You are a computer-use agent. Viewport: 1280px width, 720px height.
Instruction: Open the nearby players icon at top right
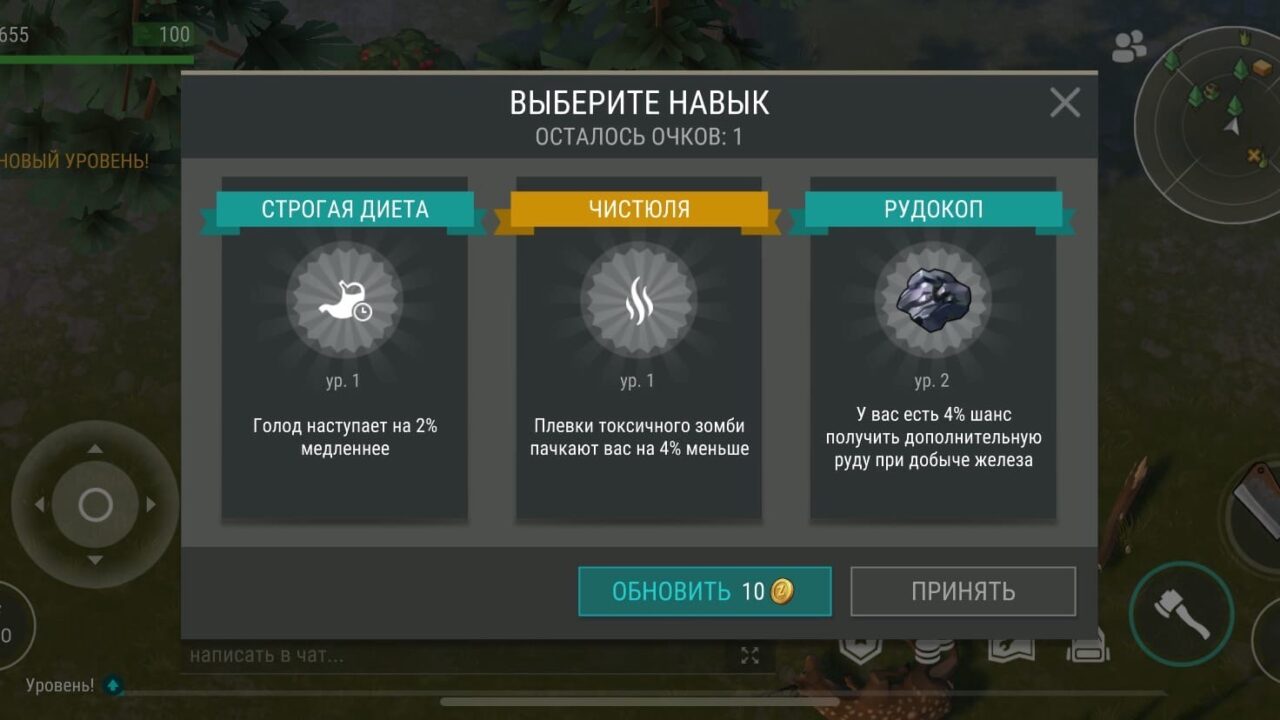(x=1129, y=45)
